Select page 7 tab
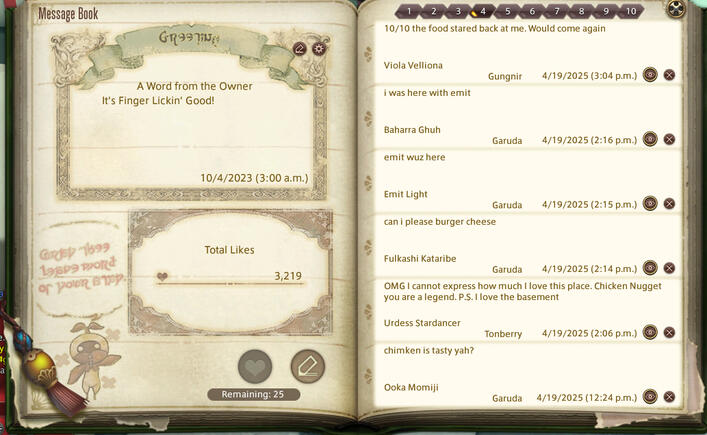 [557, 12]
